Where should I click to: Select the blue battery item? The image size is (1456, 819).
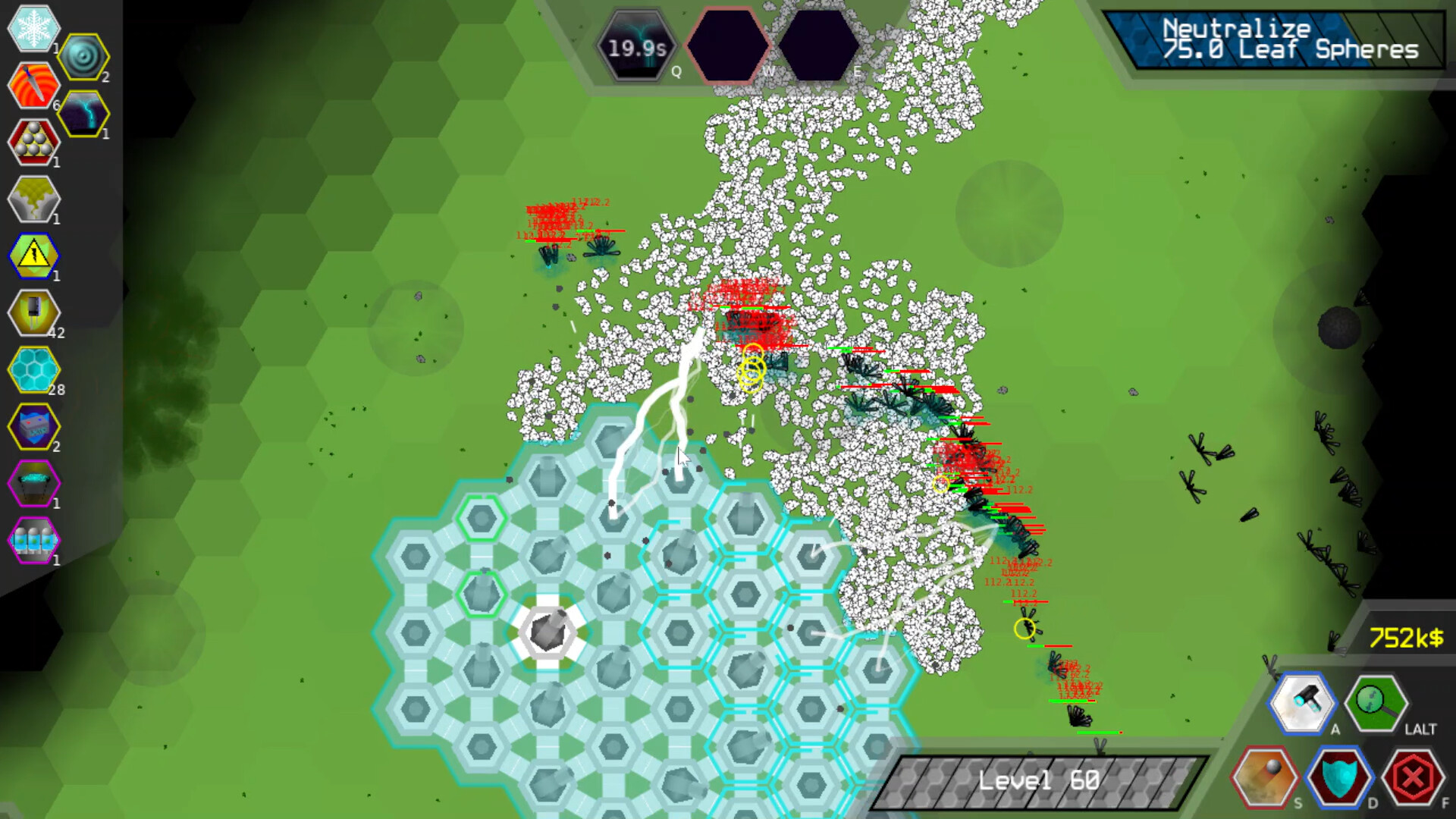click(x=33, y=426)
